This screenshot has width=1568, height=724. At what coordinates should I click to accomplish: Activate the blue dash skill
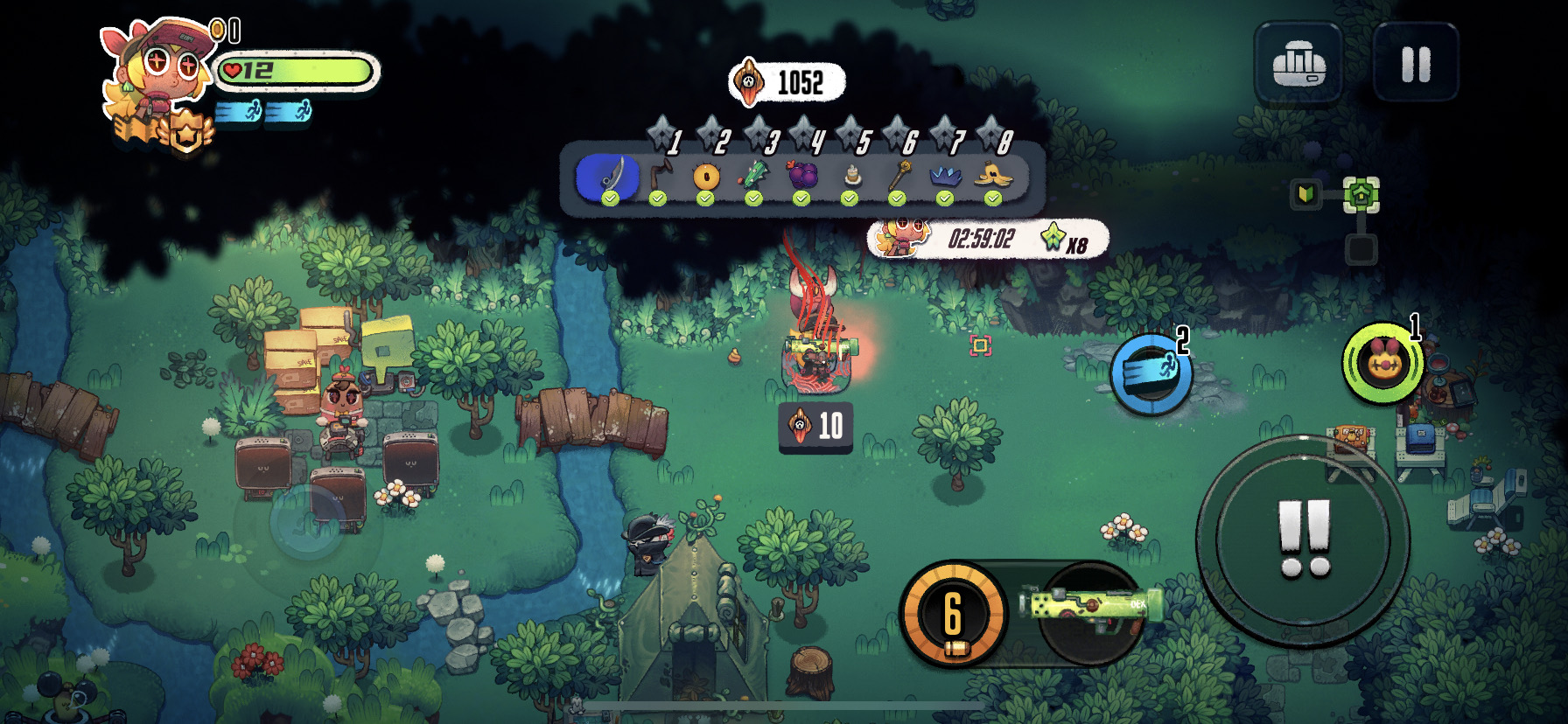pyautogui.click(x=1151, y=374)
